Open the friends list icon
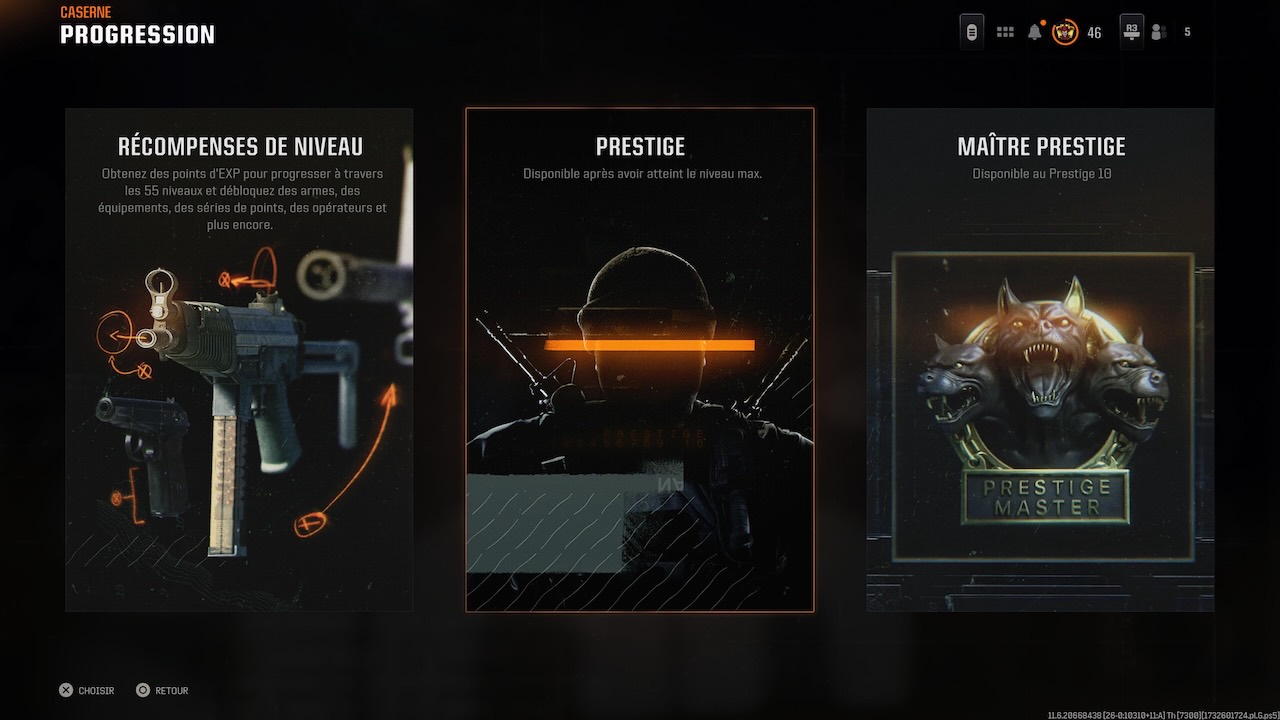 click(x=1159, y=32)
